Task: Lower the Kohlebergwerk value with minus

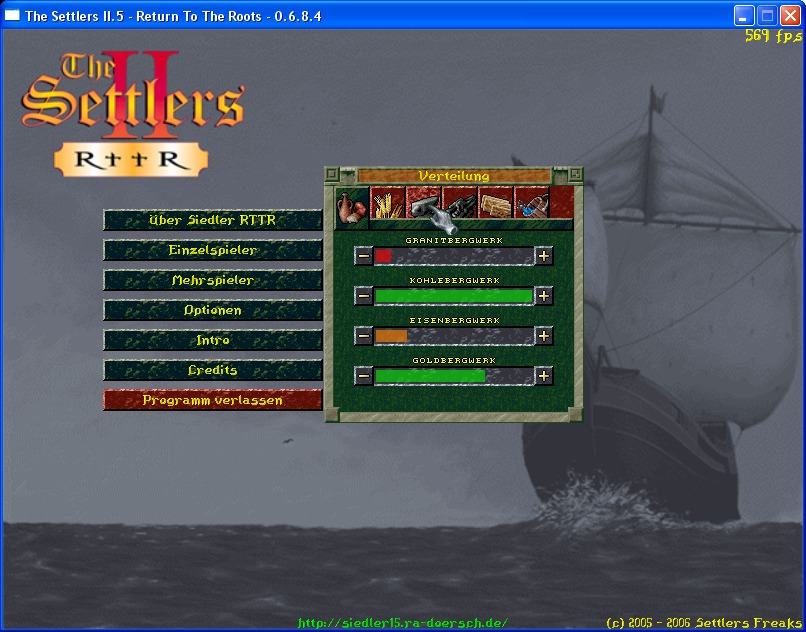Action: 363,296
